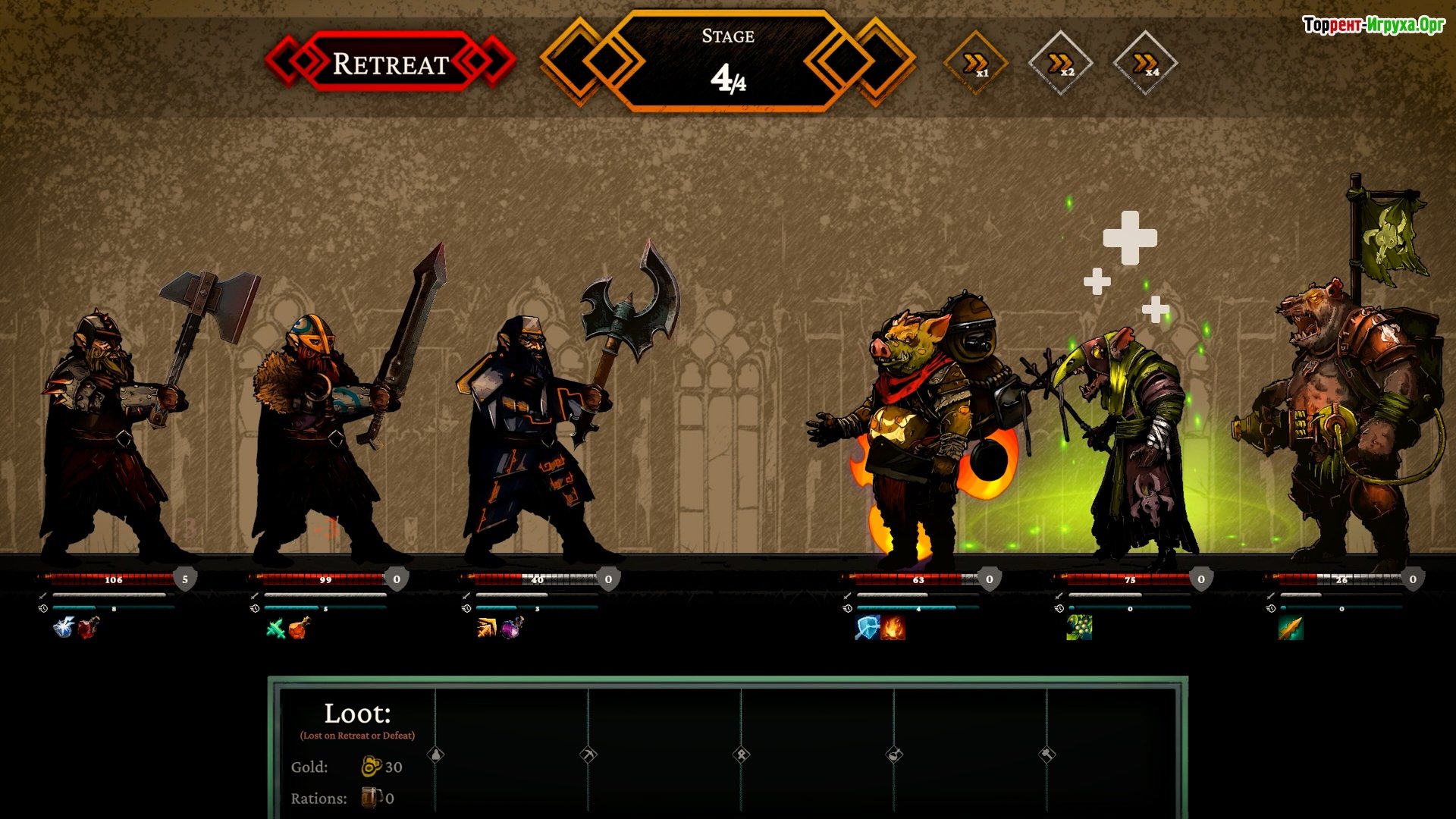
Task: Activate the golden triple arrows ability
Action: tap(487, 628)
